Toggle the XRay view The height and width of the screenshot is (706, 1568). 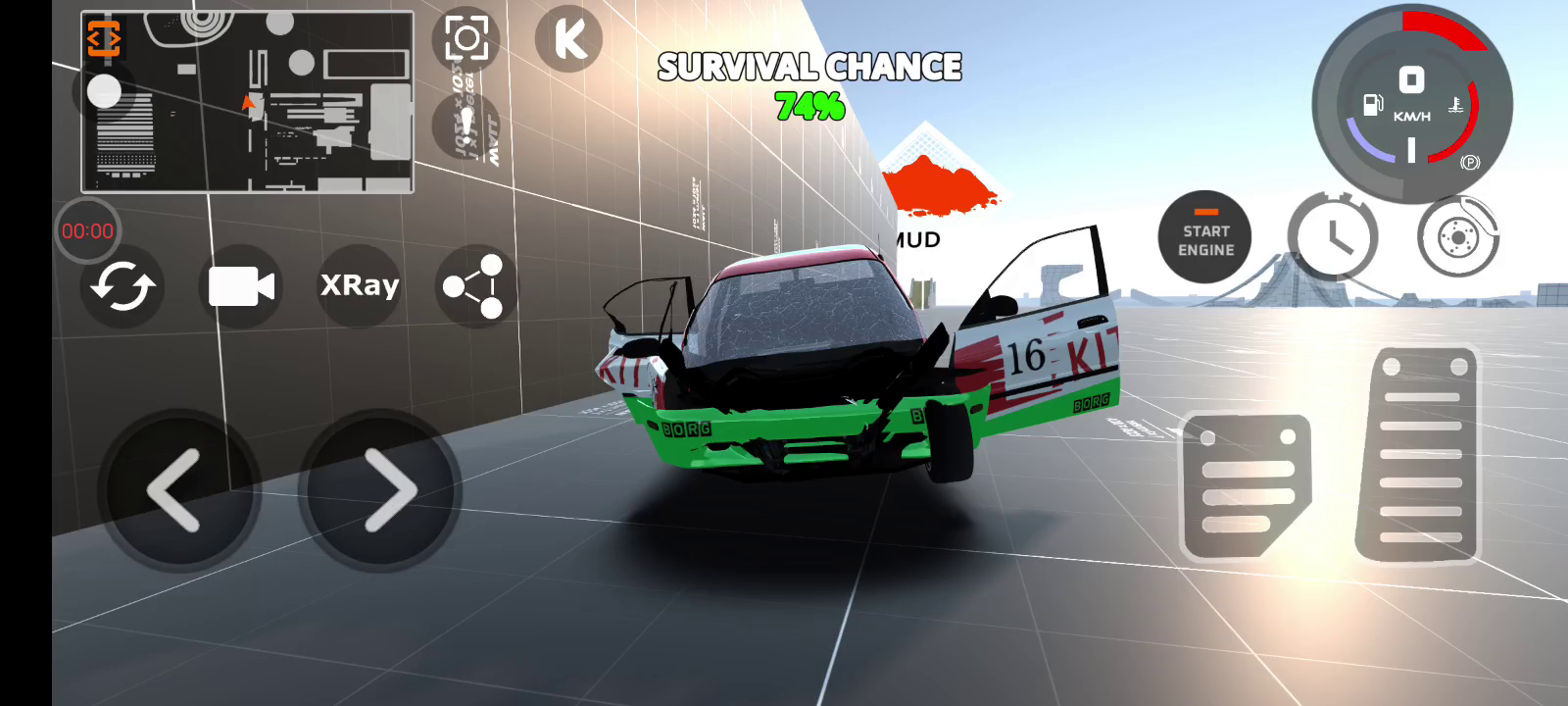360,285
